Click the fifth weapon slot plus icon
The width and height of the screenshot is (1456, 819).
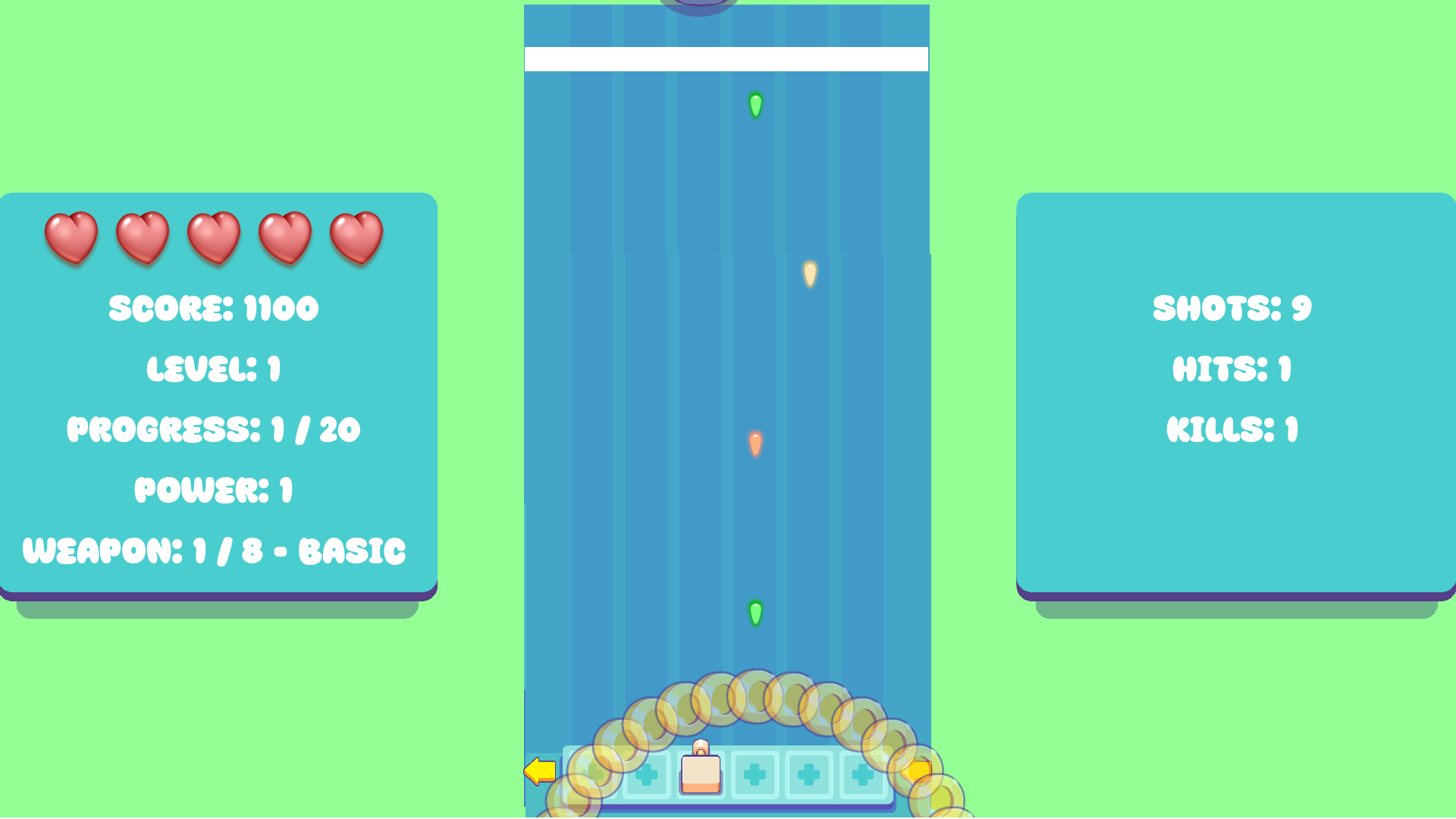pos(808,773)
